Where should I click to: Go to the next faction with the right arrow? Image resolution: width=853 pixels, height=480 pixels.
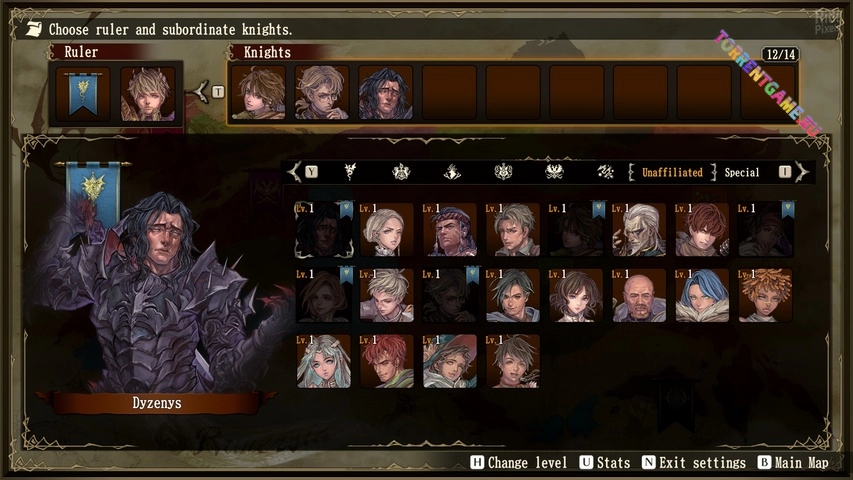click(x=802, y=172)
